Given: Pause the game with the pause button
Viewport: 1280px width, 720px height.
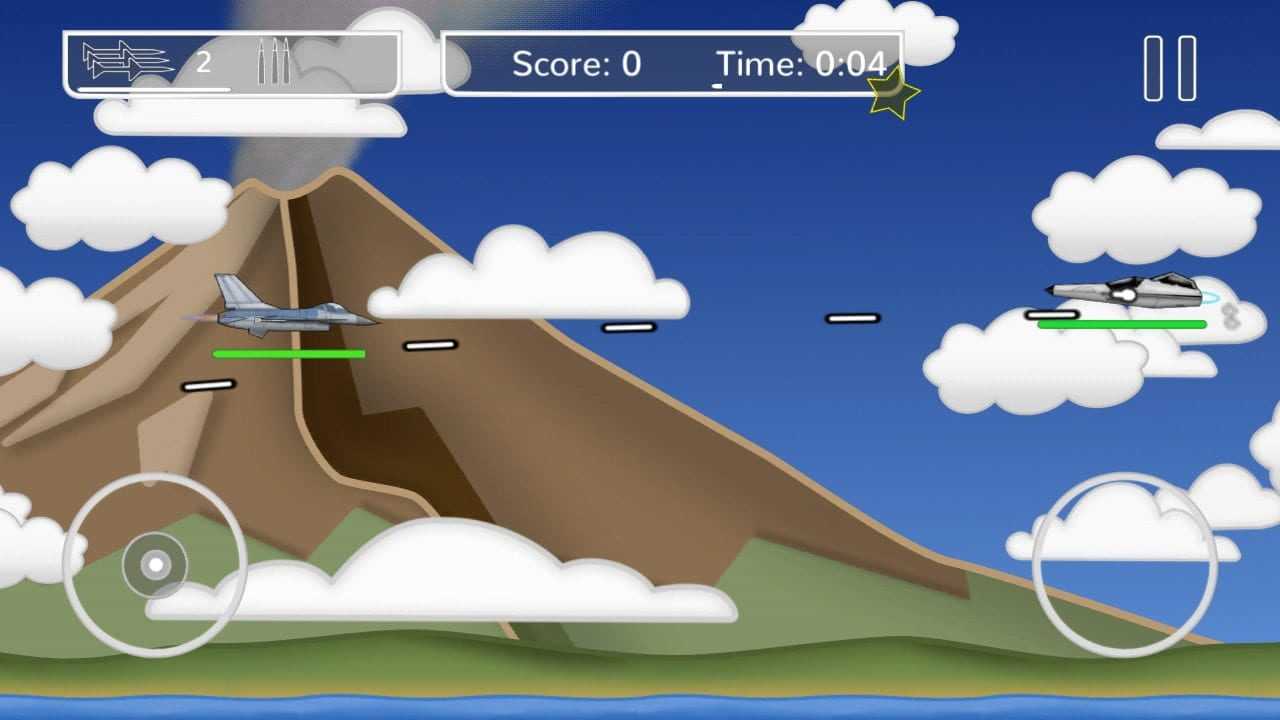Looking at the screenshot, I should [x=1169, y=68].
